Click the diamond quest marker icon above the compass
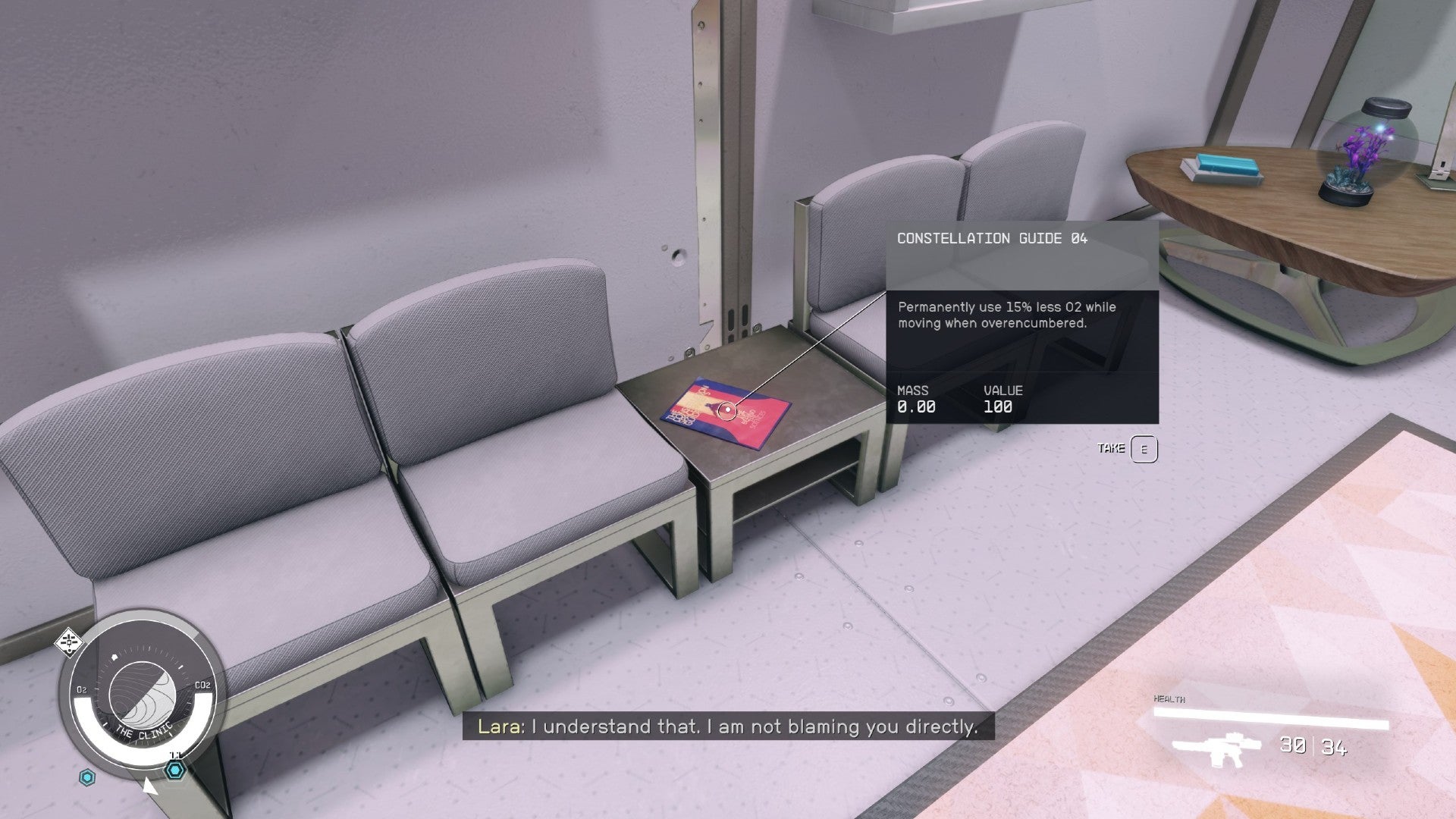The width and height of the screenshot is (1456, 819). click(68, 642)
